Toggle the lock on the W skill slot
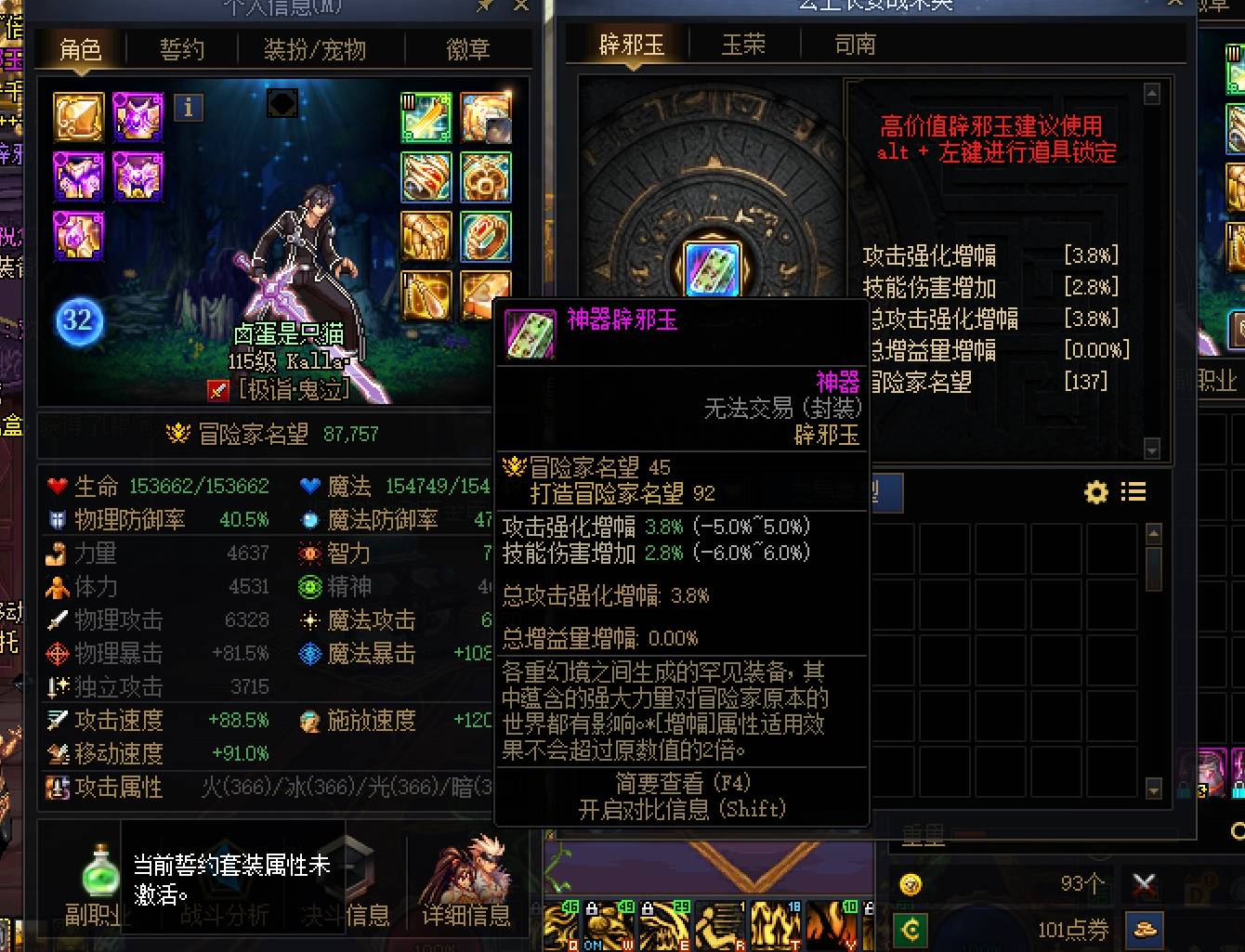Viewport: 1245px width, 952px height. [593, 908]
